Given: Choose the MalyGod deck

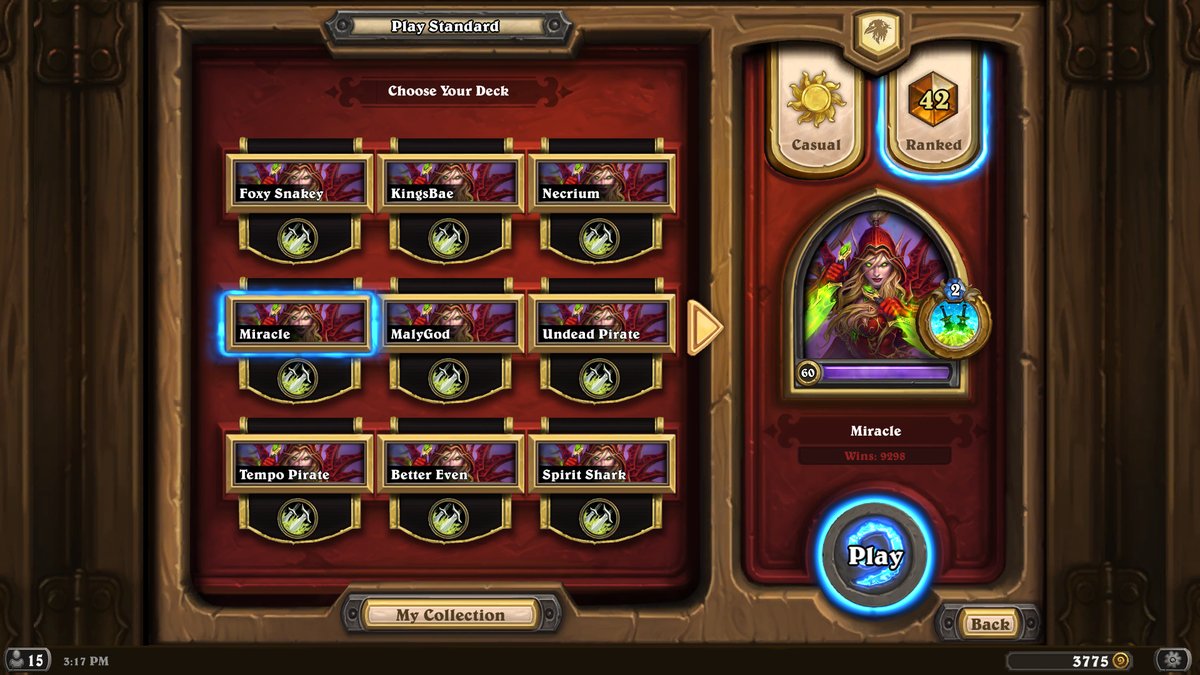Looking at the screenshot, I should tap(450, 324).
